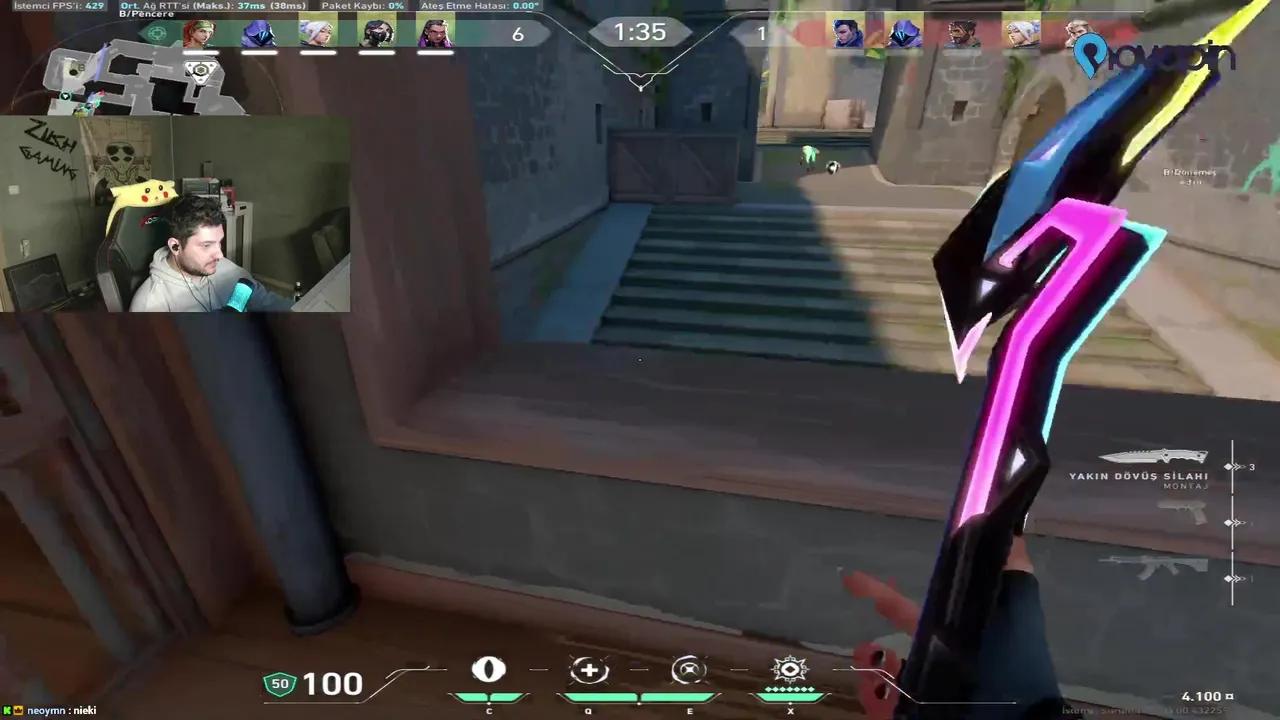
Task: Toggle the first ally agent portrait
Action: [200, 33]
